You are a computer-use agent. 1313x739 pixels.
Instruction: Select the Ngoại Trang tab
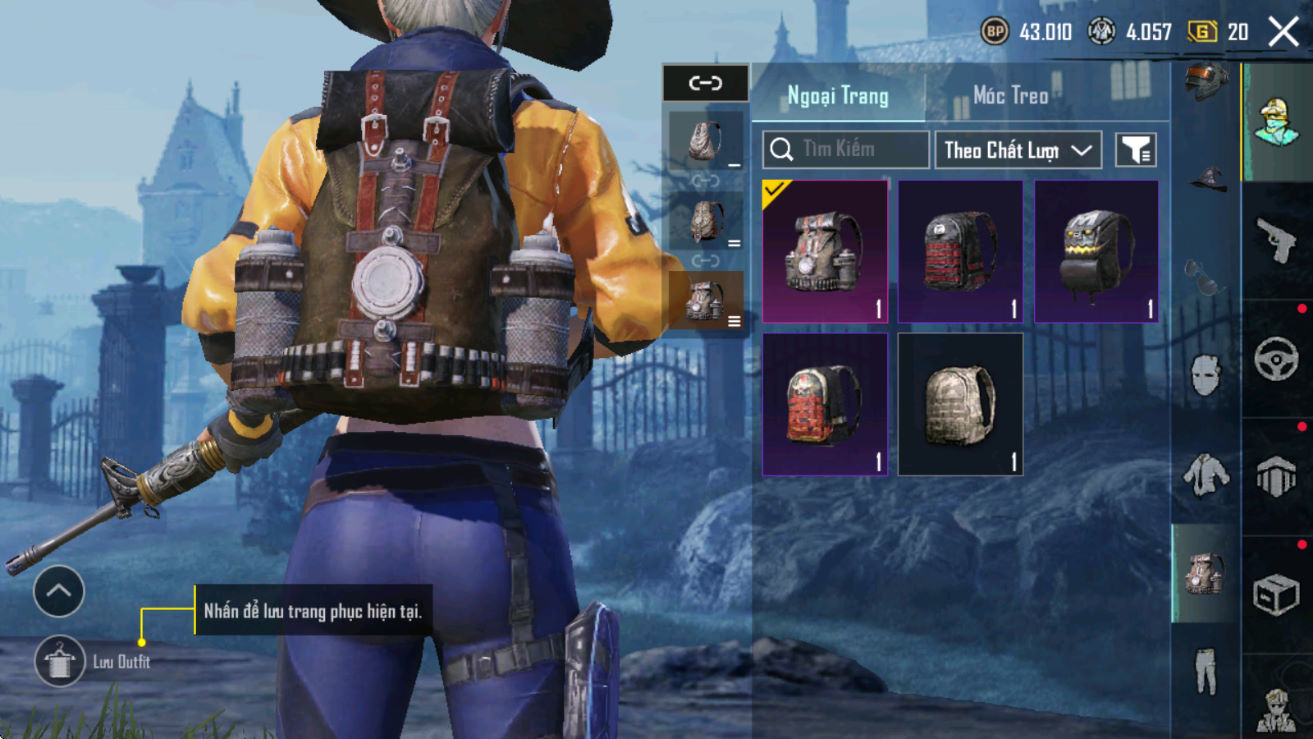pyautogui.click(x=838, y=95)
